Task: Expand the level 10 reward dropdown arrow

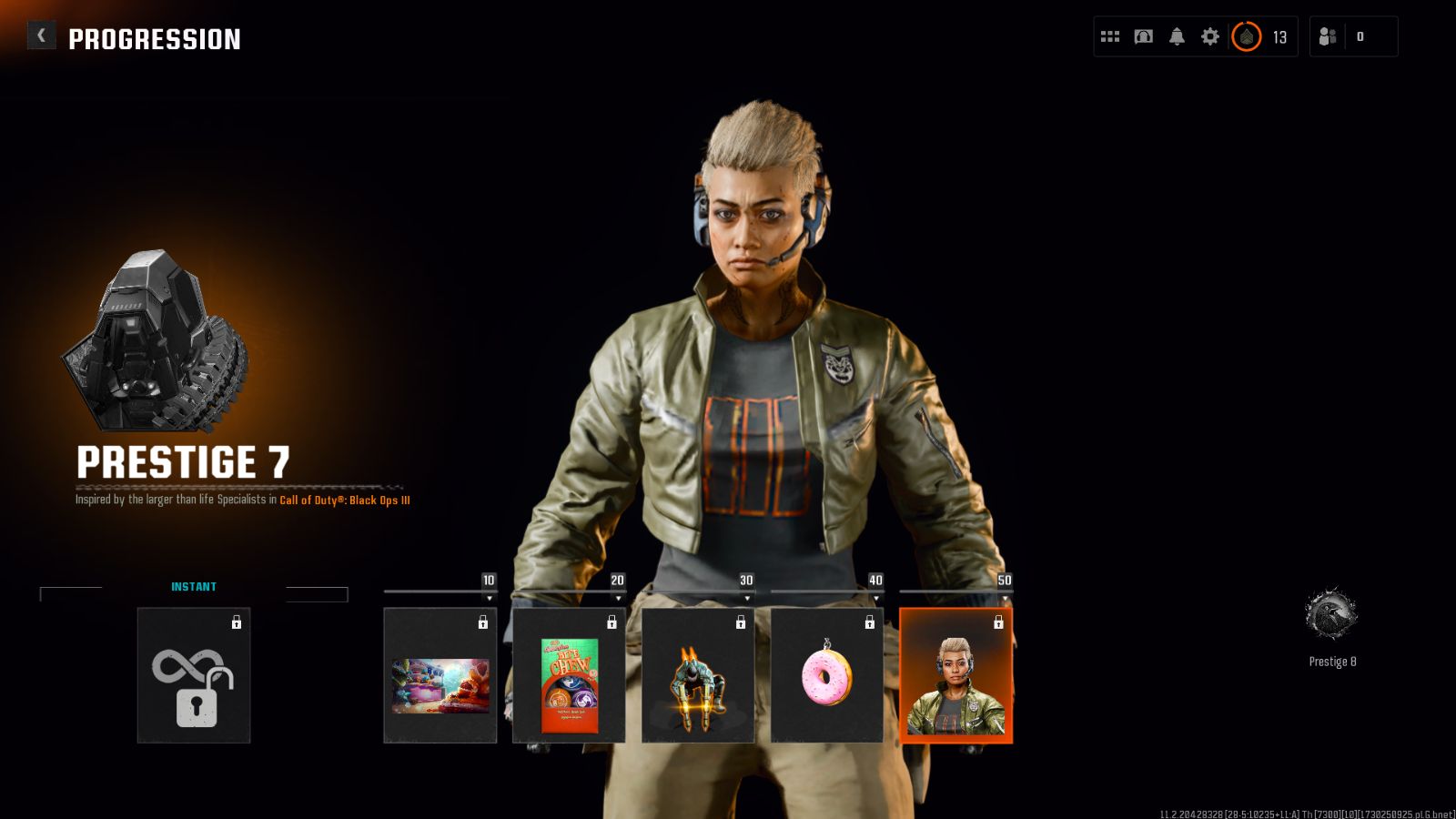Action: (490, 600)
